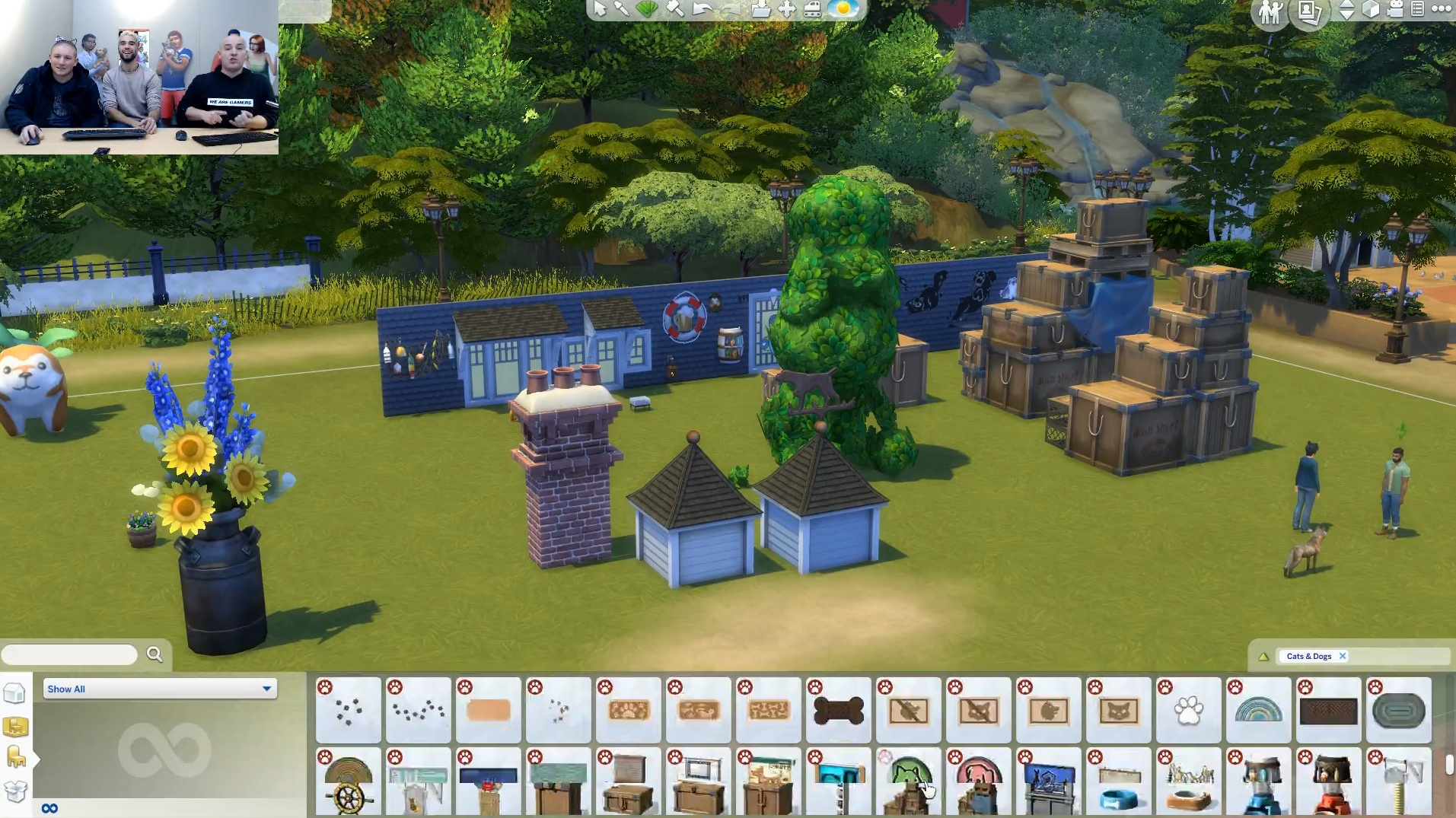Choose the sledgehammer demolish tool
Image resolution: width=1456 pixels, height=818 pixels.
[x=674, y=8]
